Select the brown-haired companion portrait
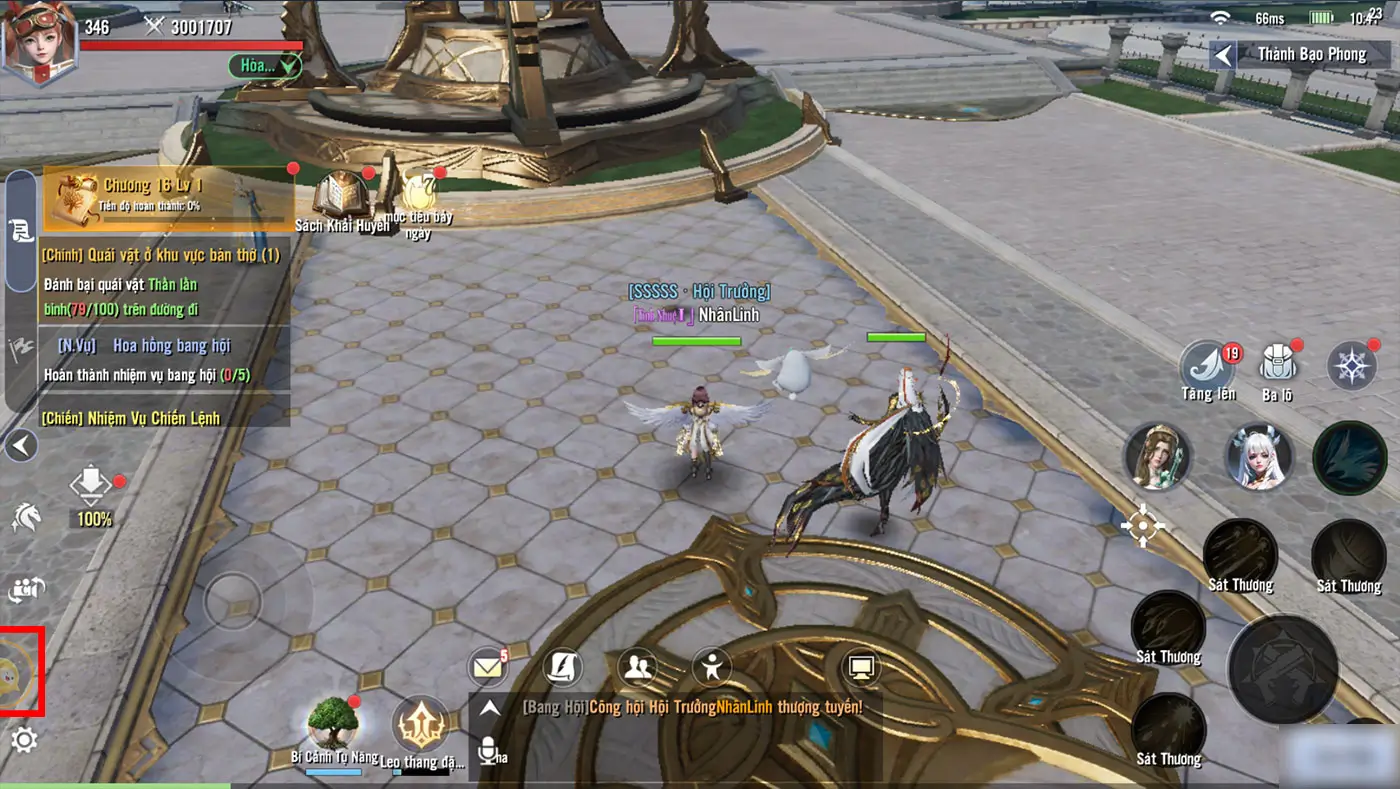The image size is (1400, 789). click(x=1158, y=455)
